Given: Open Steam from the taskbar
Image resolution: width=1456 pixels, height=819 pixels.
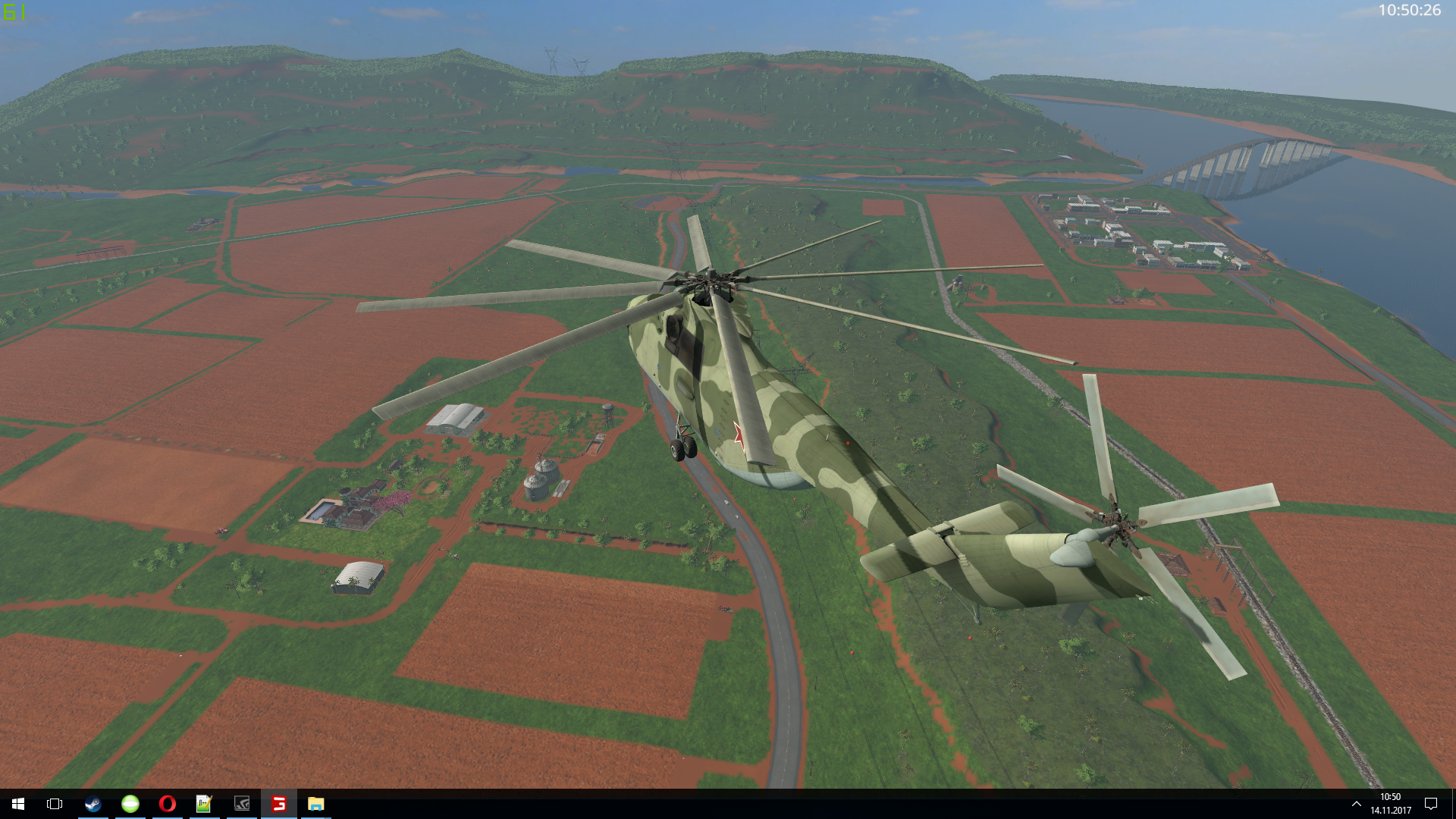Looking at the screenshot, I should tap(93, 804).
